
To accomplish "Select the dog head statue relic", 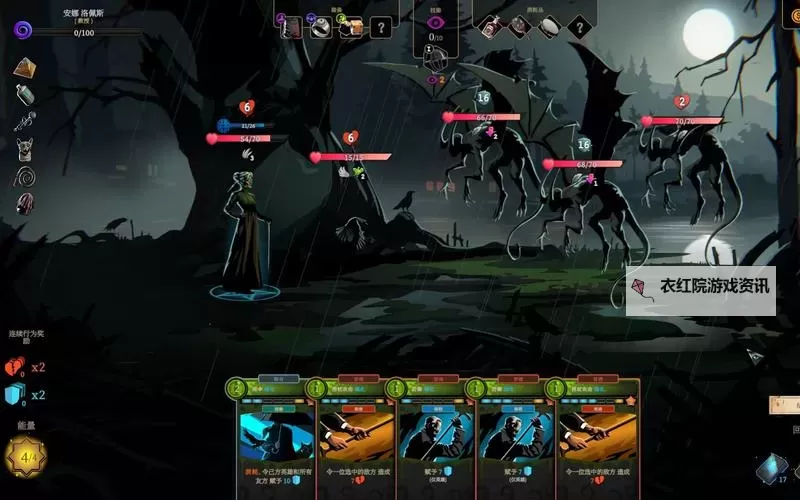I will (25, 149).
